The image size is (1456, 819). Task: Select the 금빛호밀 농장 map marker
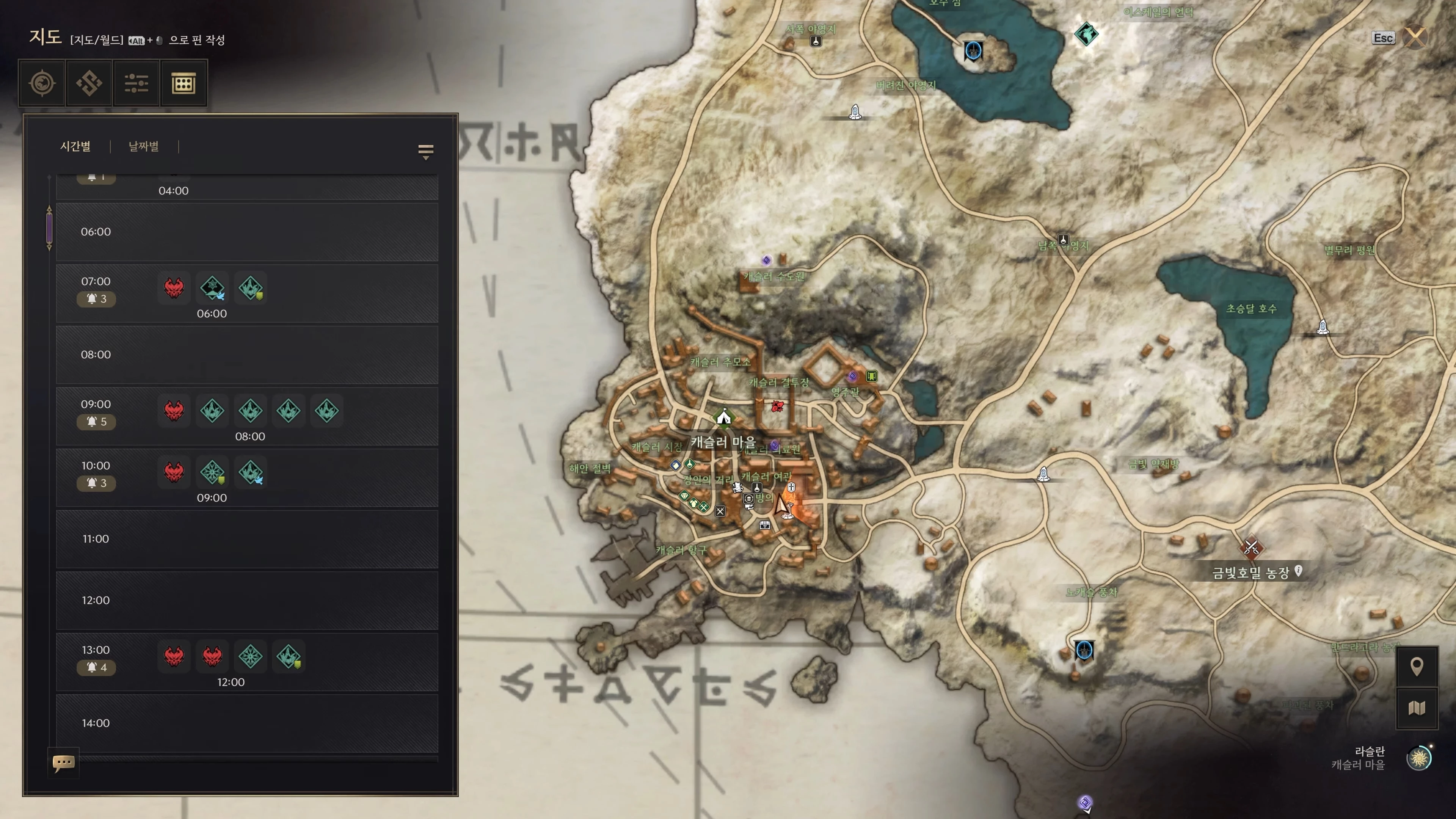tap(1251, 546)
